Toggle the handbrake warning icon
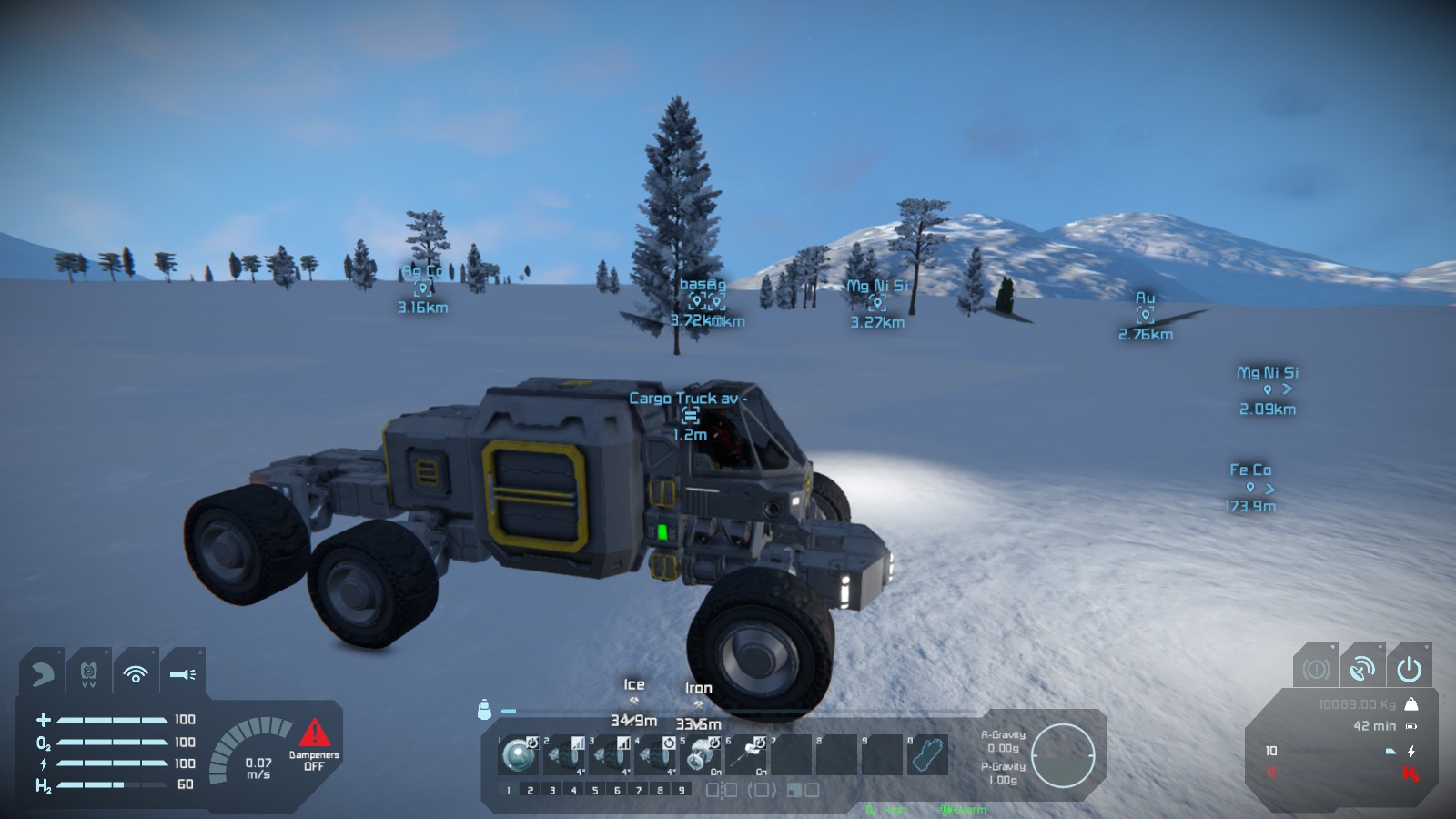1456x819 pixels. (1315, 670)
